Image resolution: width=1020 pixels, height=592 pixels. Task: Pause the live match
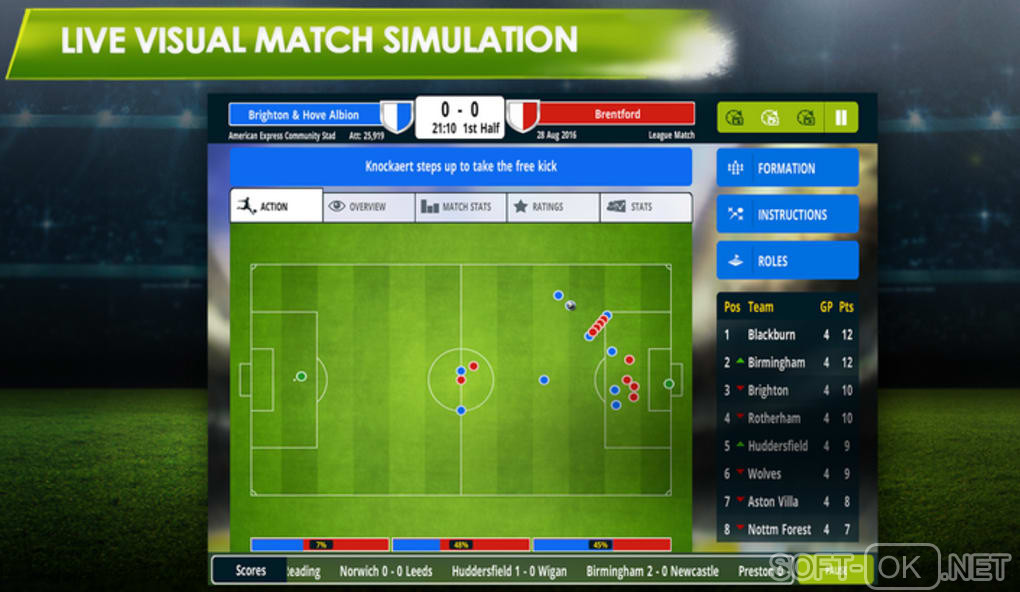841,118
